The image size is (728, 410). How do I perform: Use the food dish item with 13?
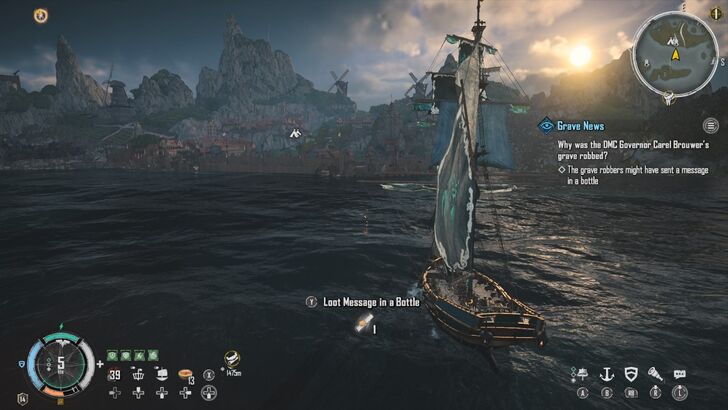click(x=185, y=374)
